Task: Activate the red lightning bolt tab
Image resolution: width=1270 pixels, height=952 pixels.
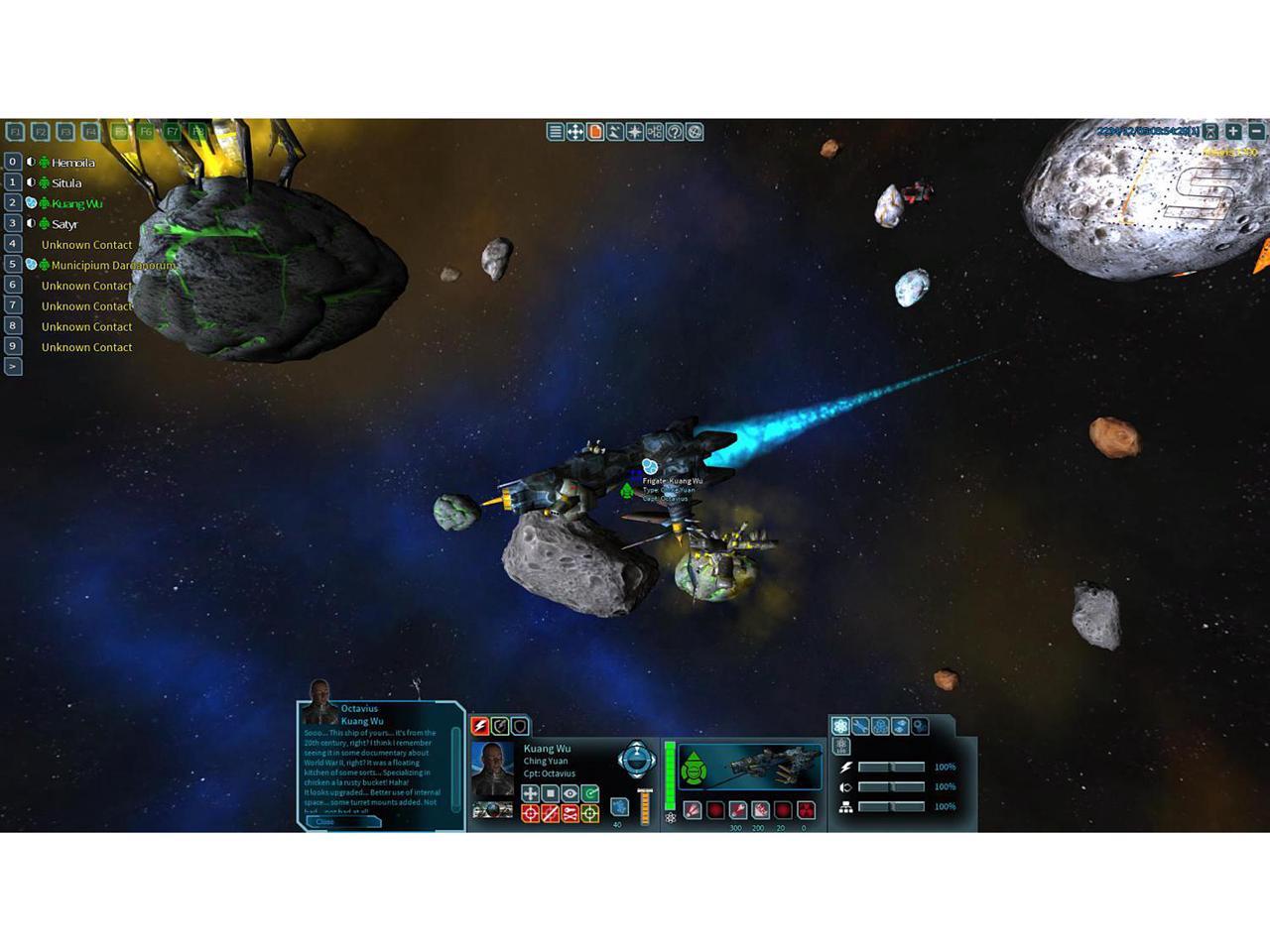Action: (x=480, y=726)
